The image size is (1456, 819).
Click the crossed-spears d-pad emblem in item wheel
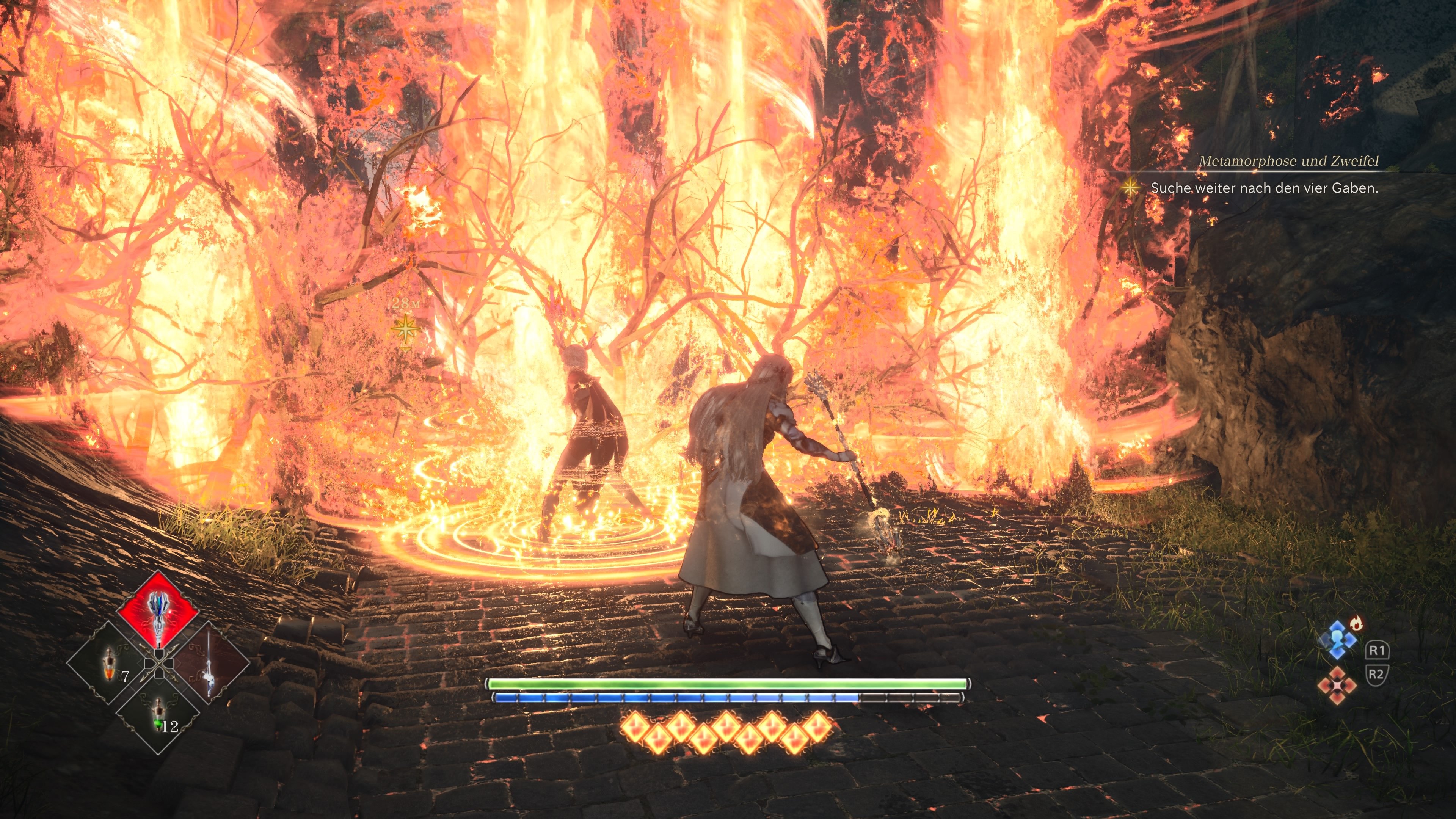pyautogui.click(x=159, y=664)
